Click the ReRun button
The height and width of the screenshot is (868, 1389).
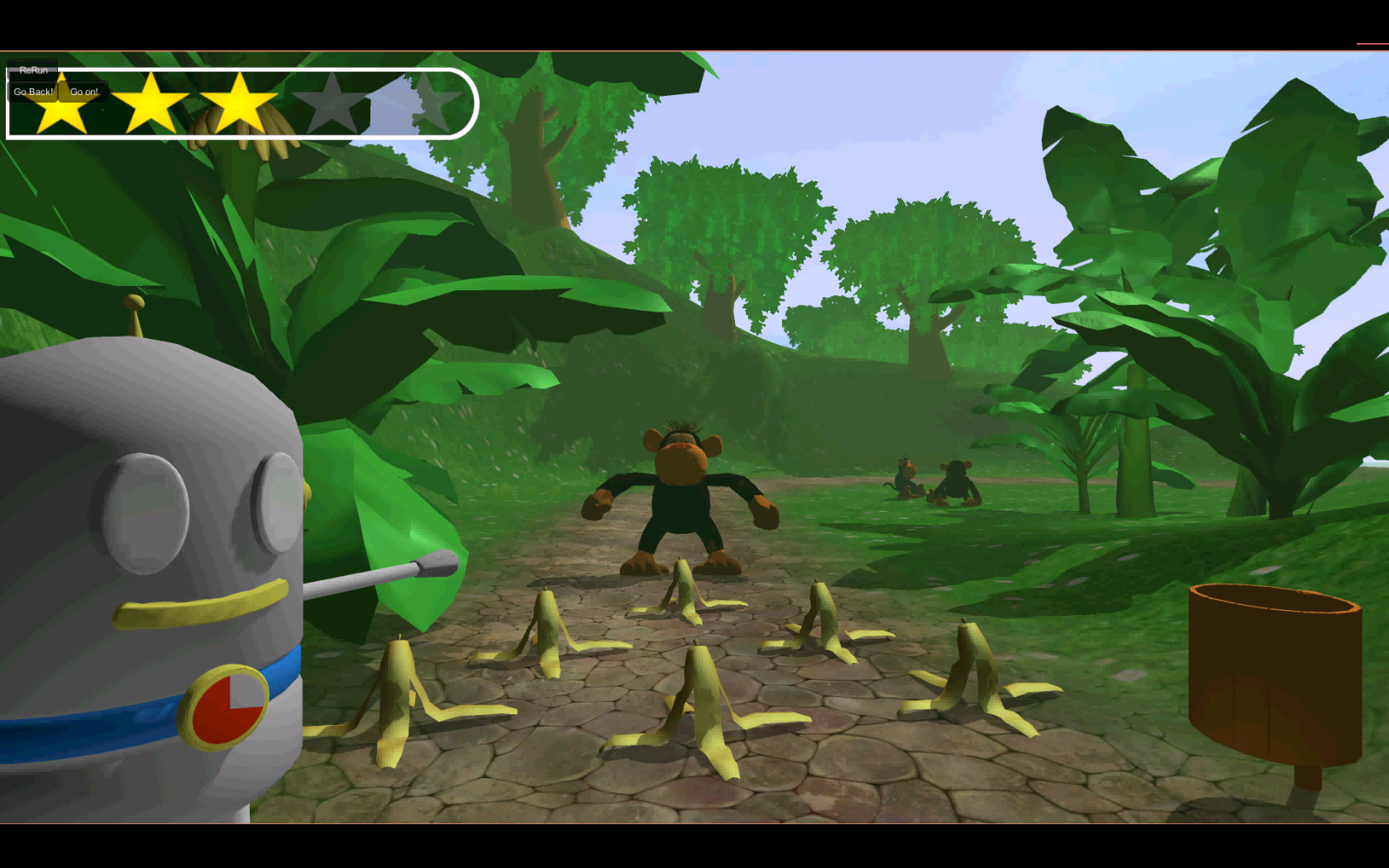(33, 70)
